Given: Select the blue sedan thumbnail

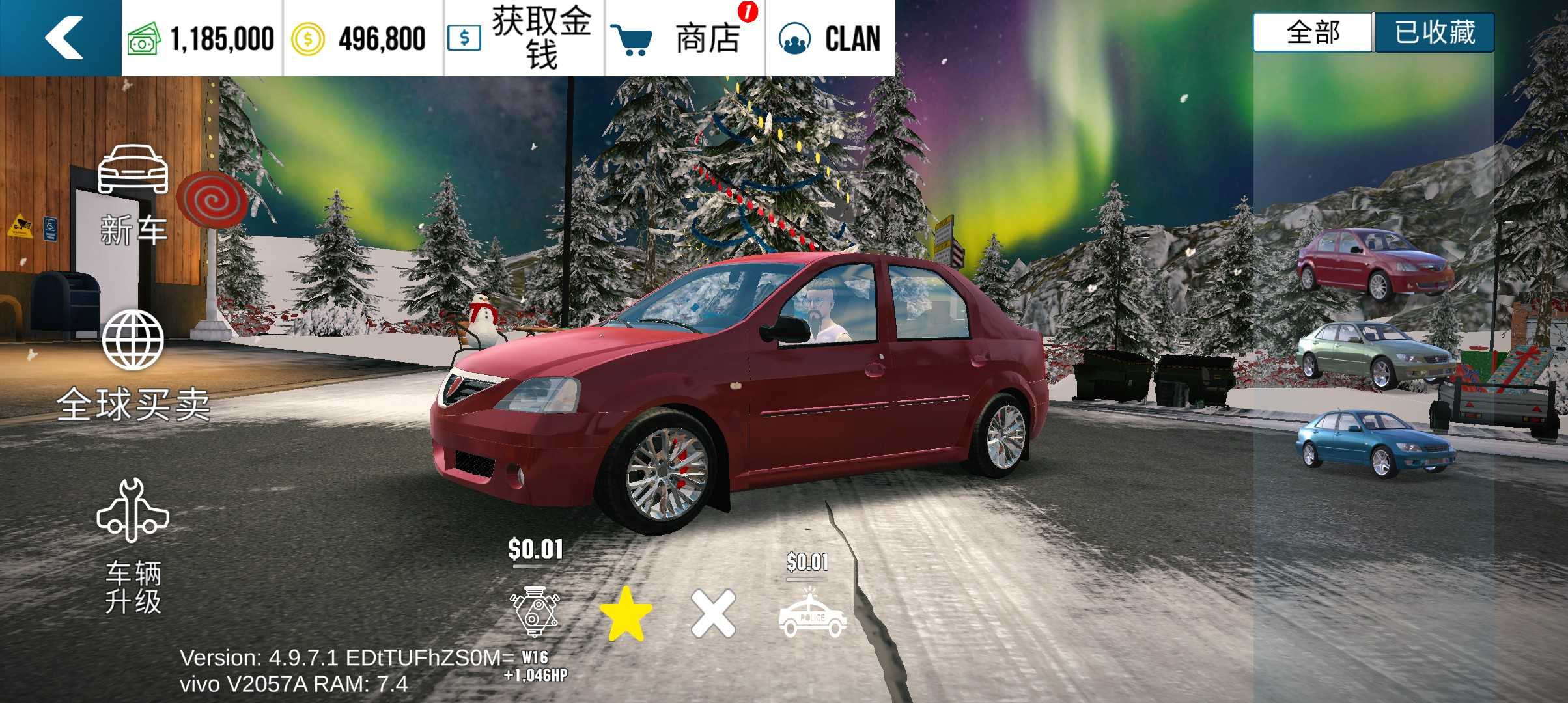Looking at the screenshot, I should 1374,443.
